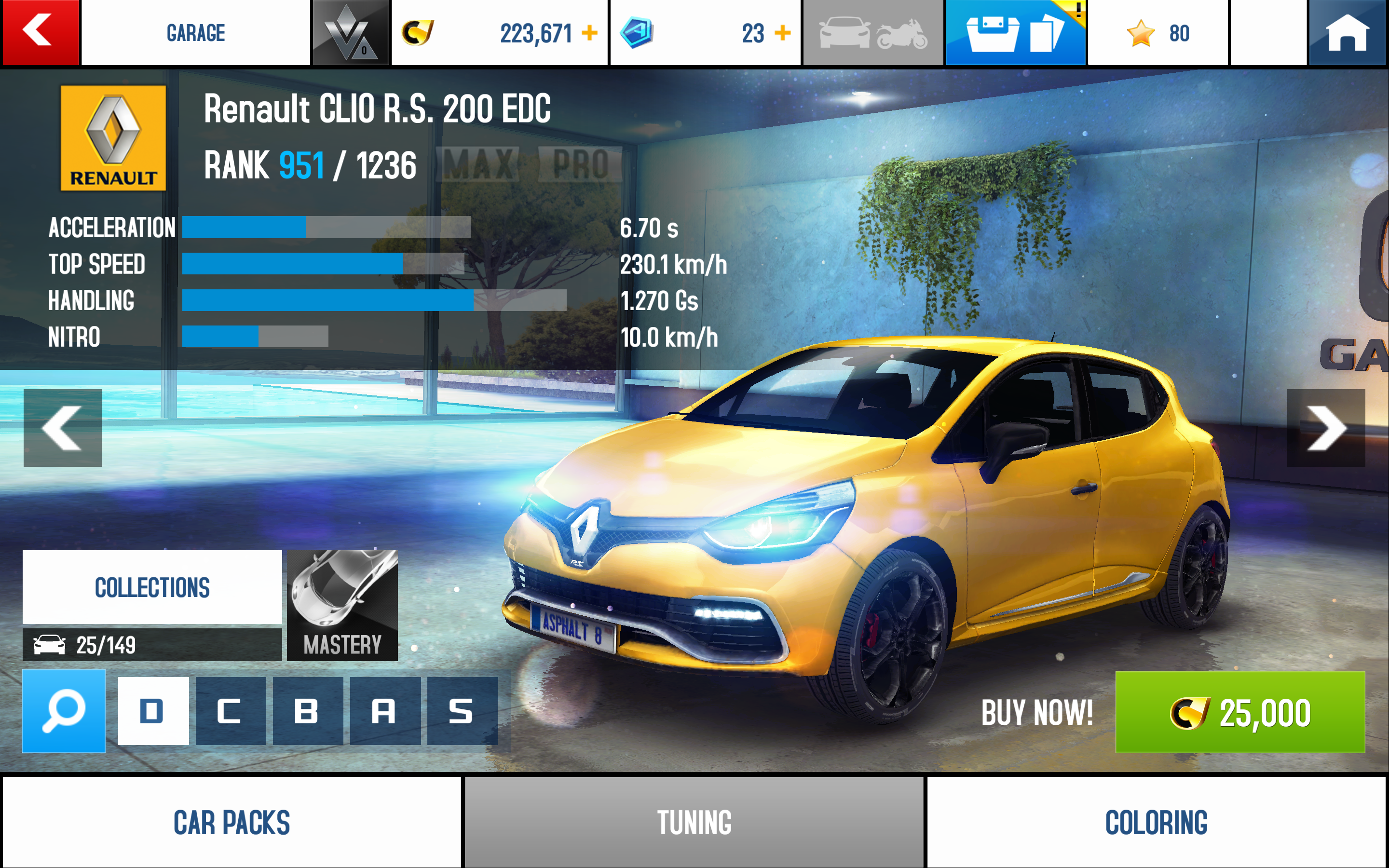Open the Coloring menu
The image size is (1389, 868).
click(x=1156, y=822)
